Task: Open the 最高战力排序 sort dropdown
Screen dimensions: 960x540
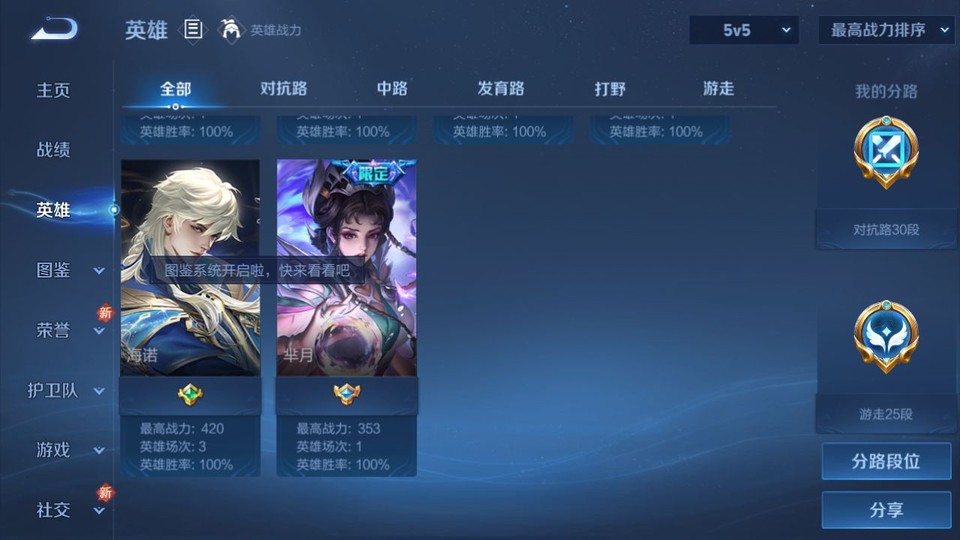Action: tap(886, 30)
